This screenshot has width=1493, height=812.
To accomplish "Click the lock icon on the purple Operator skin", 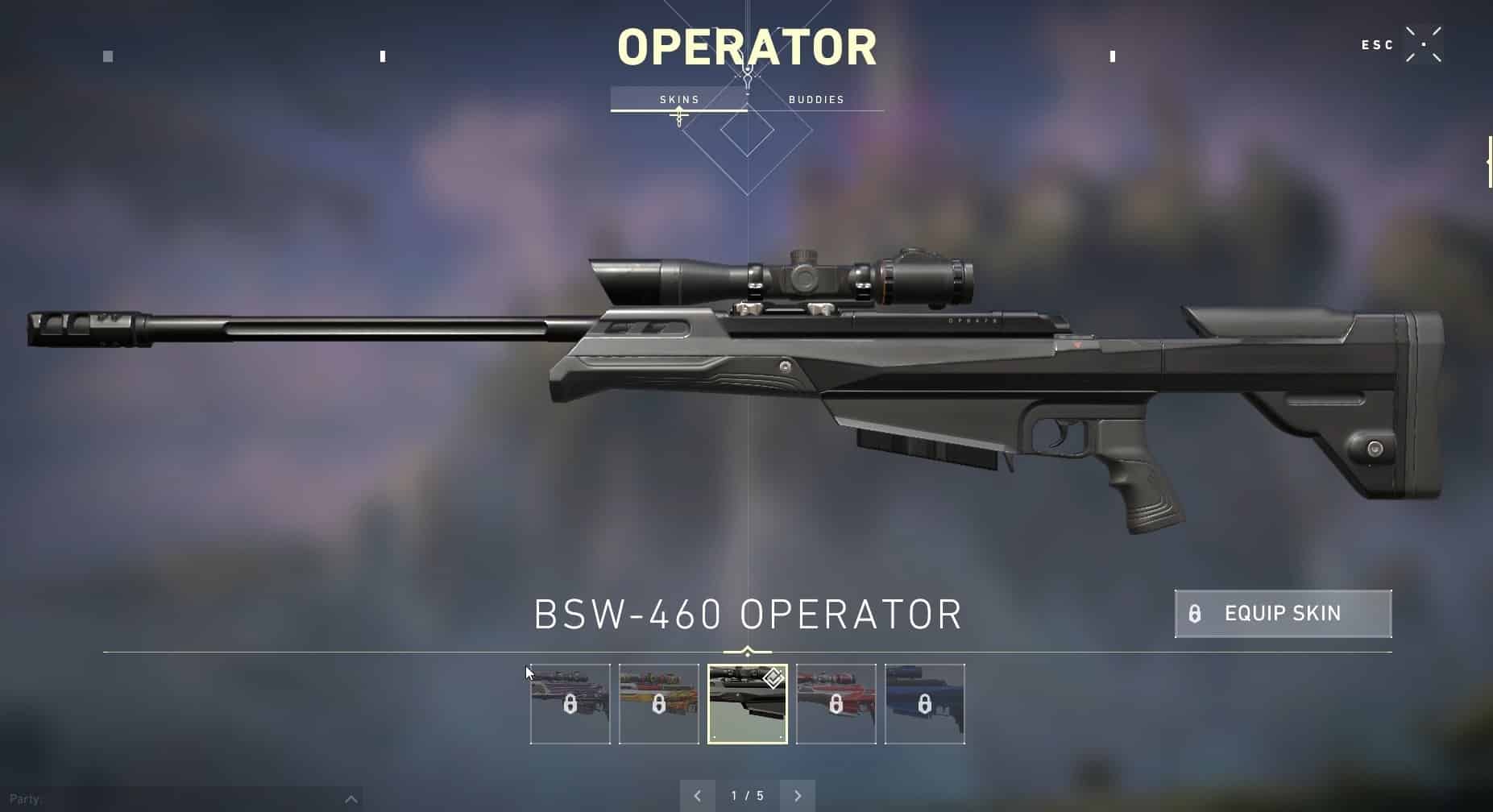I will (x=569, y=702).
